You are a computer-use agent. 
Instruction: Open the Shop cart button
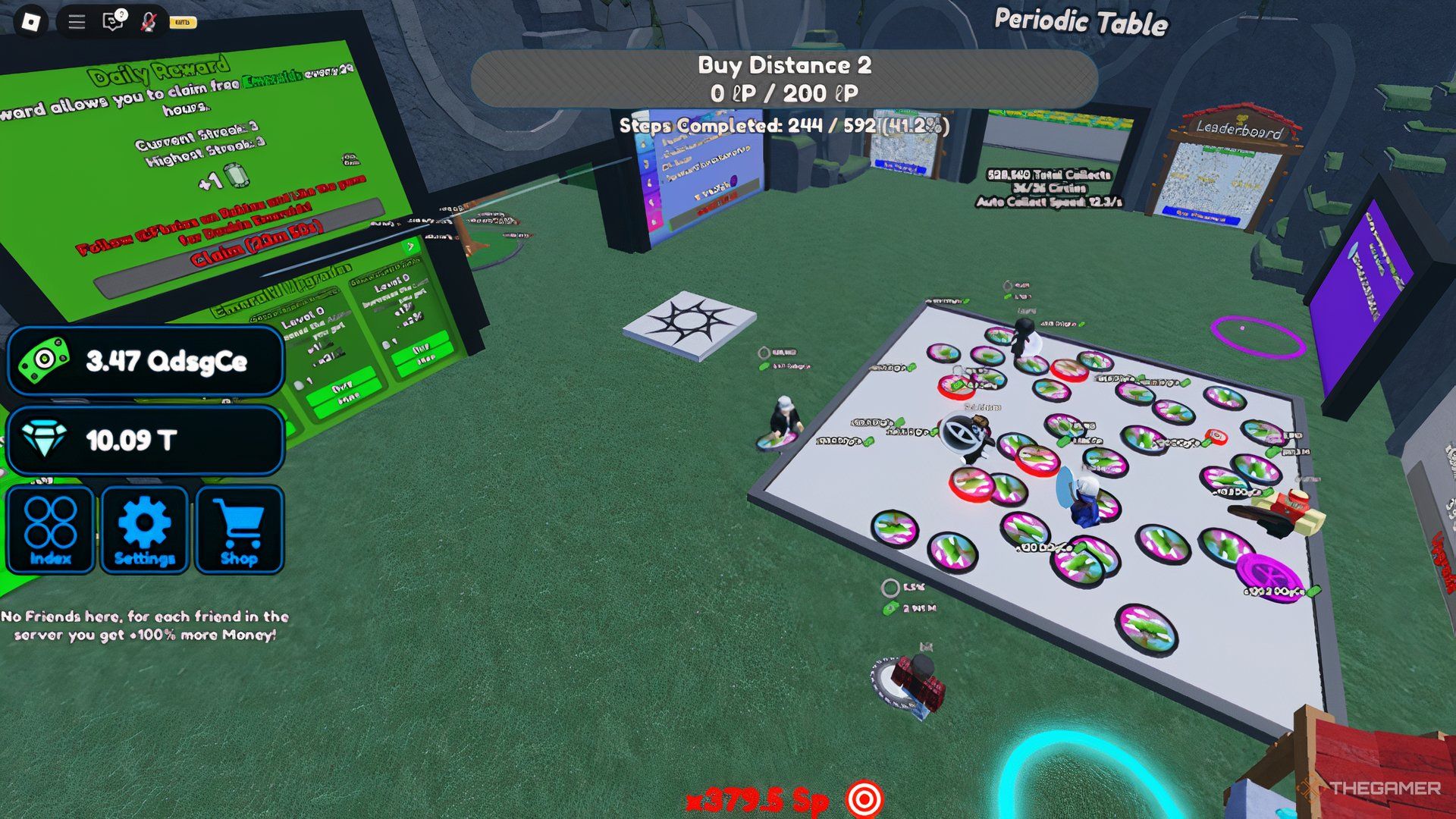[239, 530]
